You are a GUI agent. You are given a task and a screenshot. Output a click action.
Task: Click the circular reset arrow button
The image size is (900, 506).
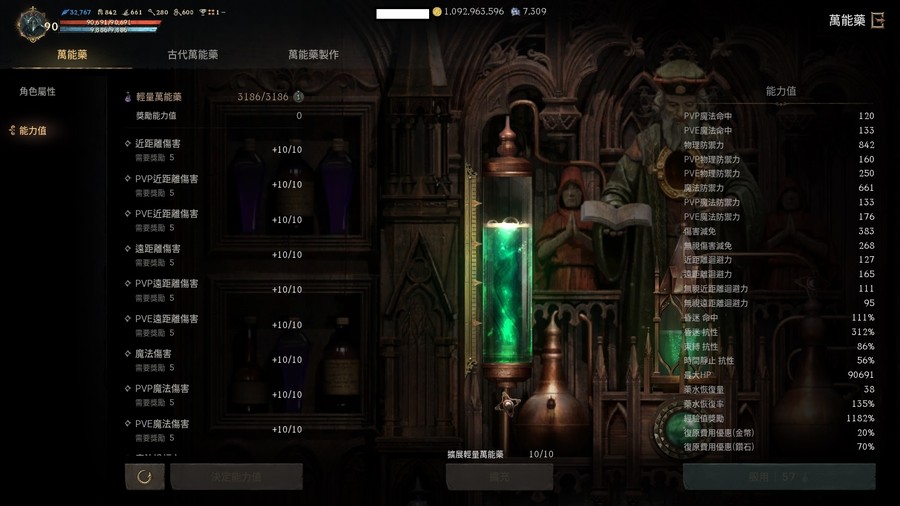point(145,477)
